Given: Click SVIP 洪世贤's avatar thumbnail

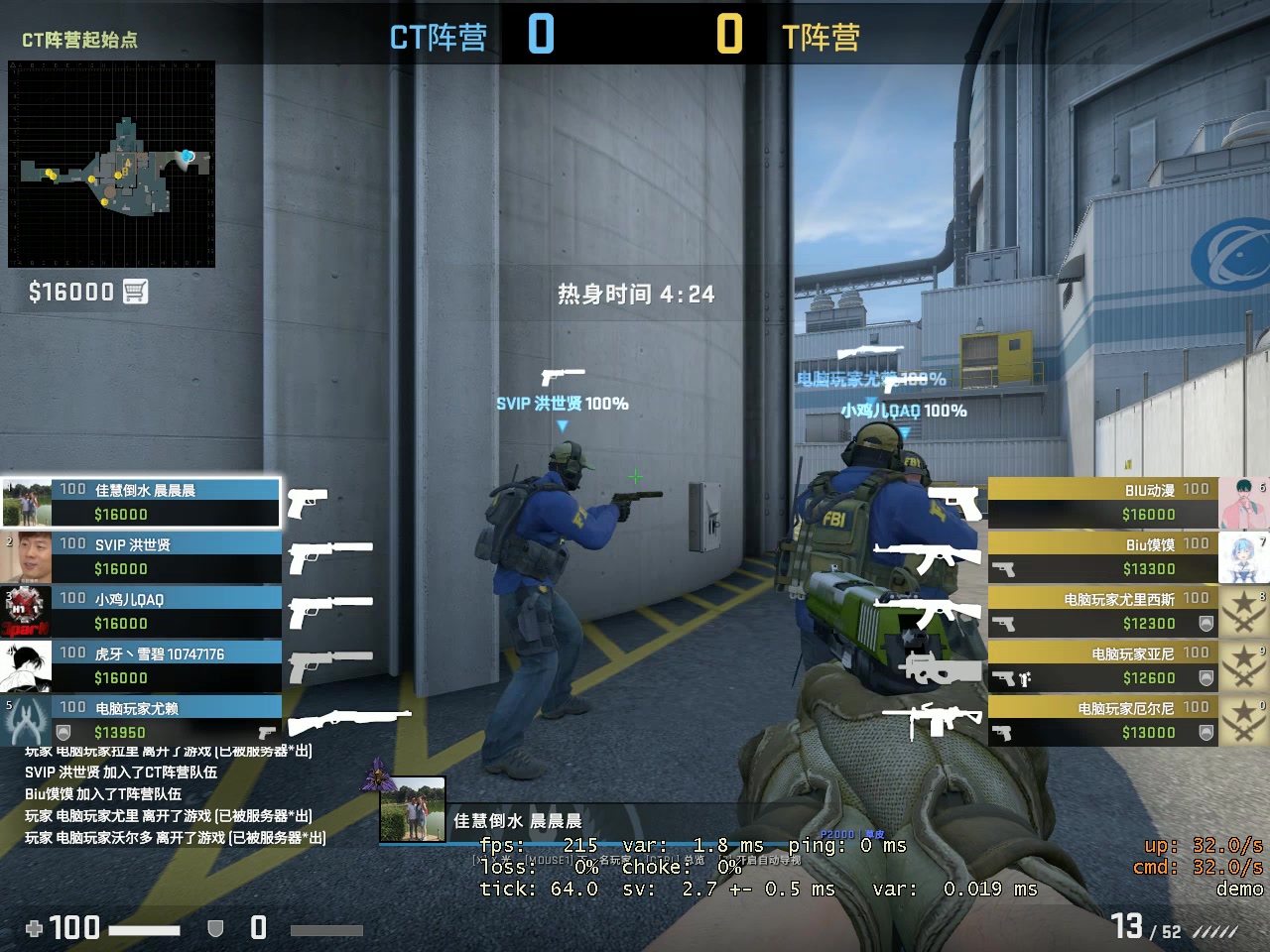Looking at the screenshot, I should click(25, 555).
